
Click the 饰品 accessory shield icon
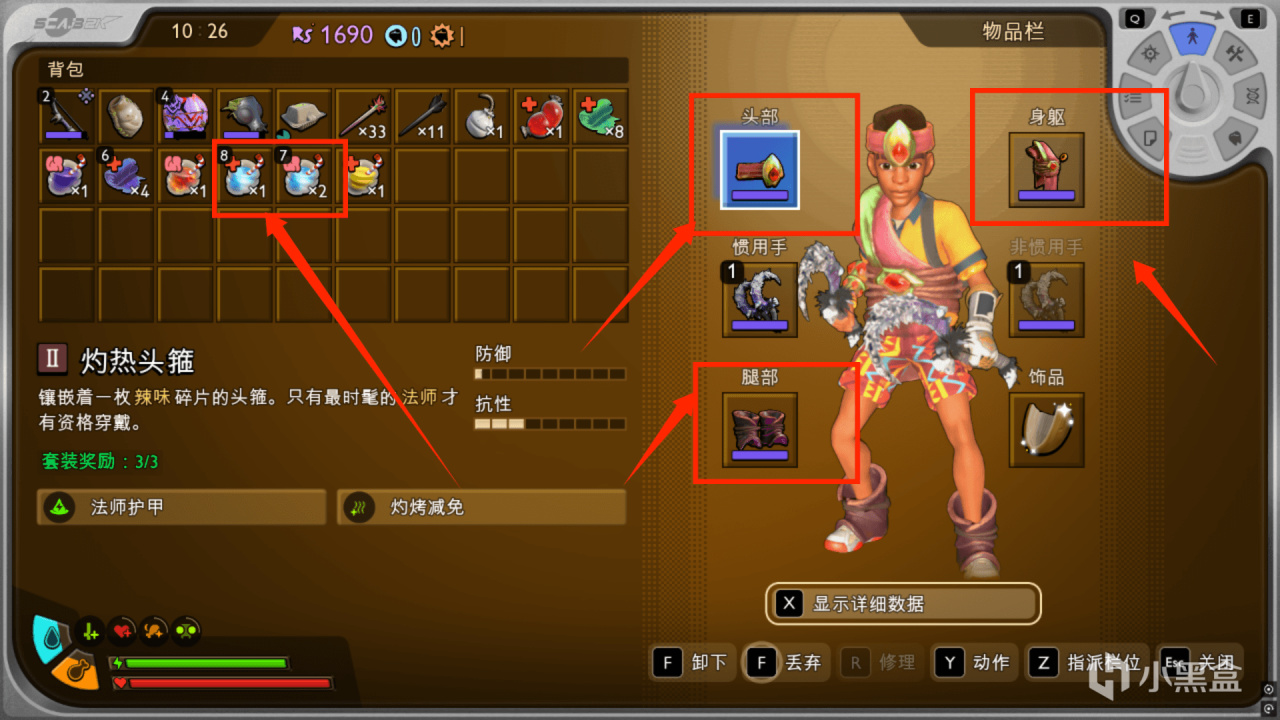1046,432
